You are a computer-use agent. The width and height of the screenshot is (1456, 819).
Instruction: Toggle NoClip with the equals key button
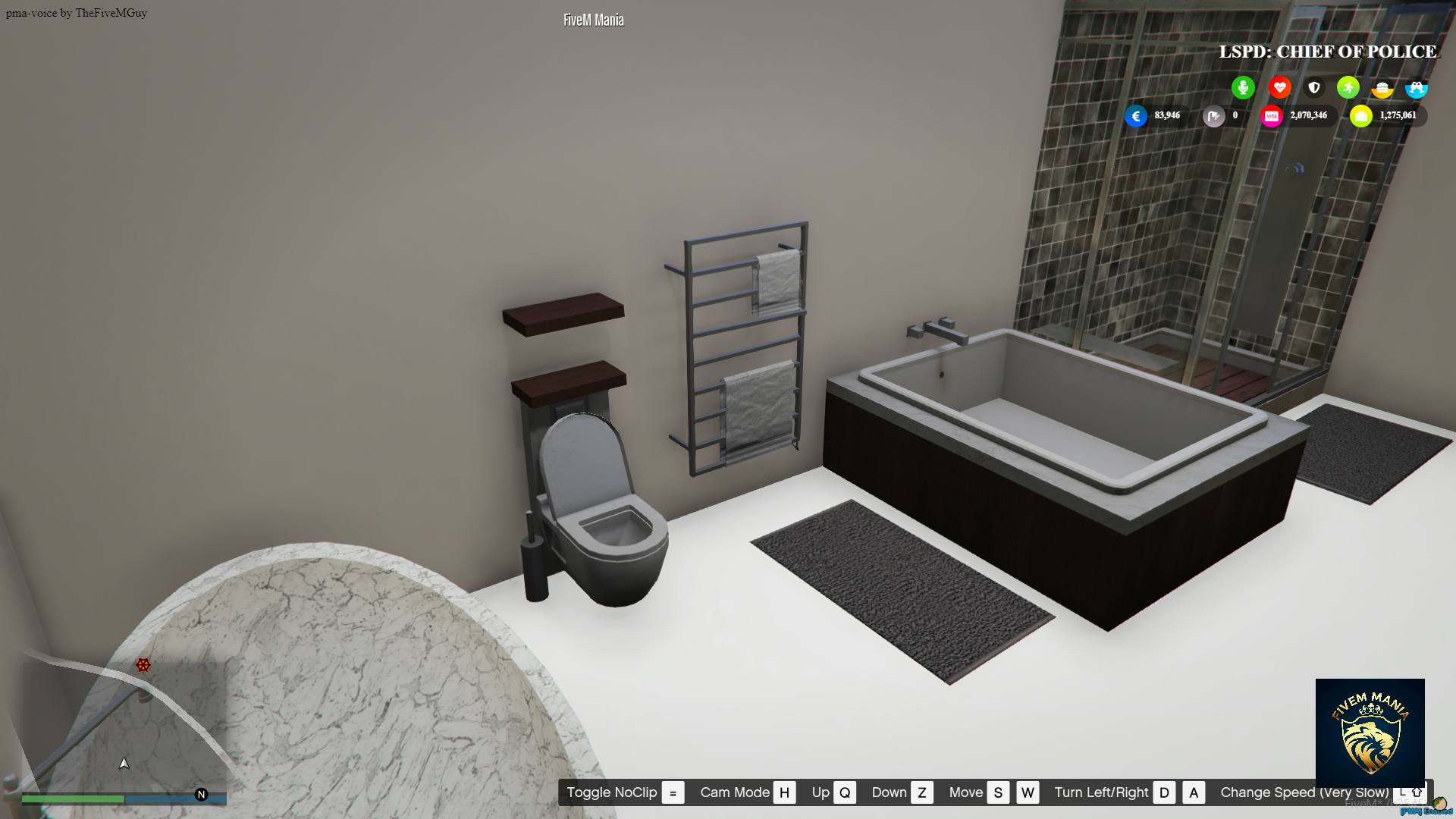click(672, 792)
